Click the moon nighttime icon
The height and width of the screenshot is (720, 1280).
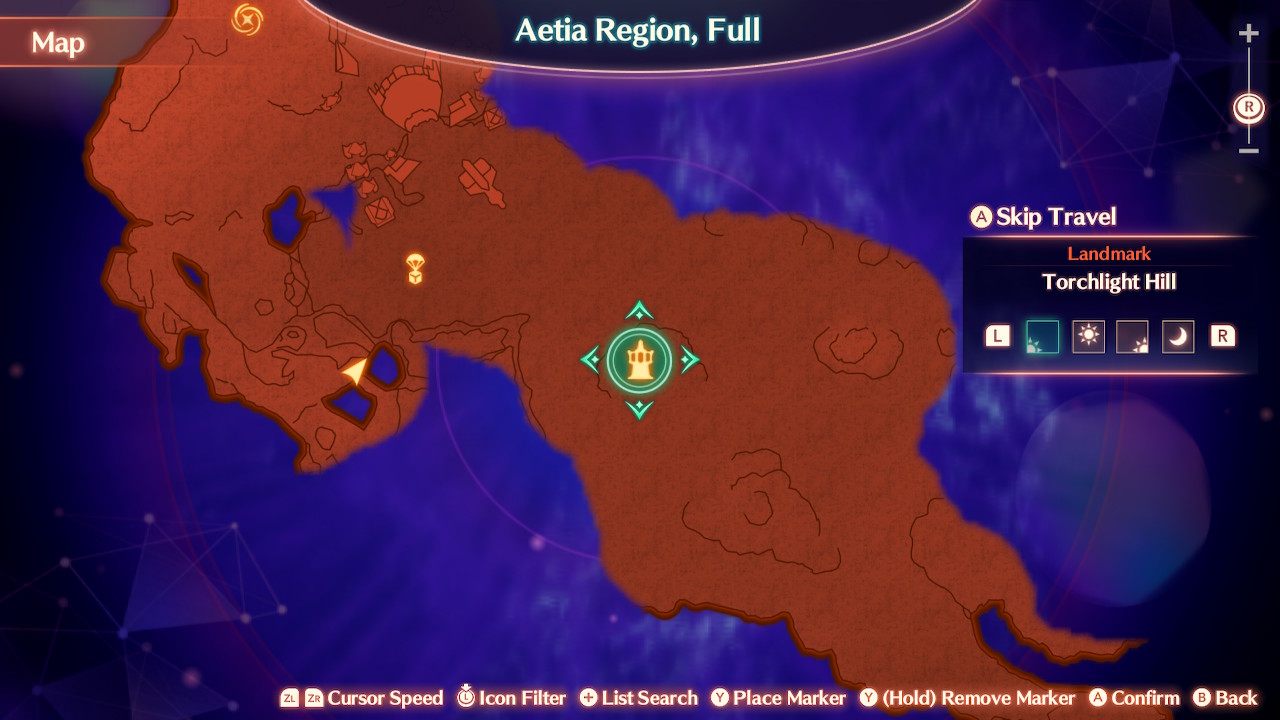coord(1178,337)
